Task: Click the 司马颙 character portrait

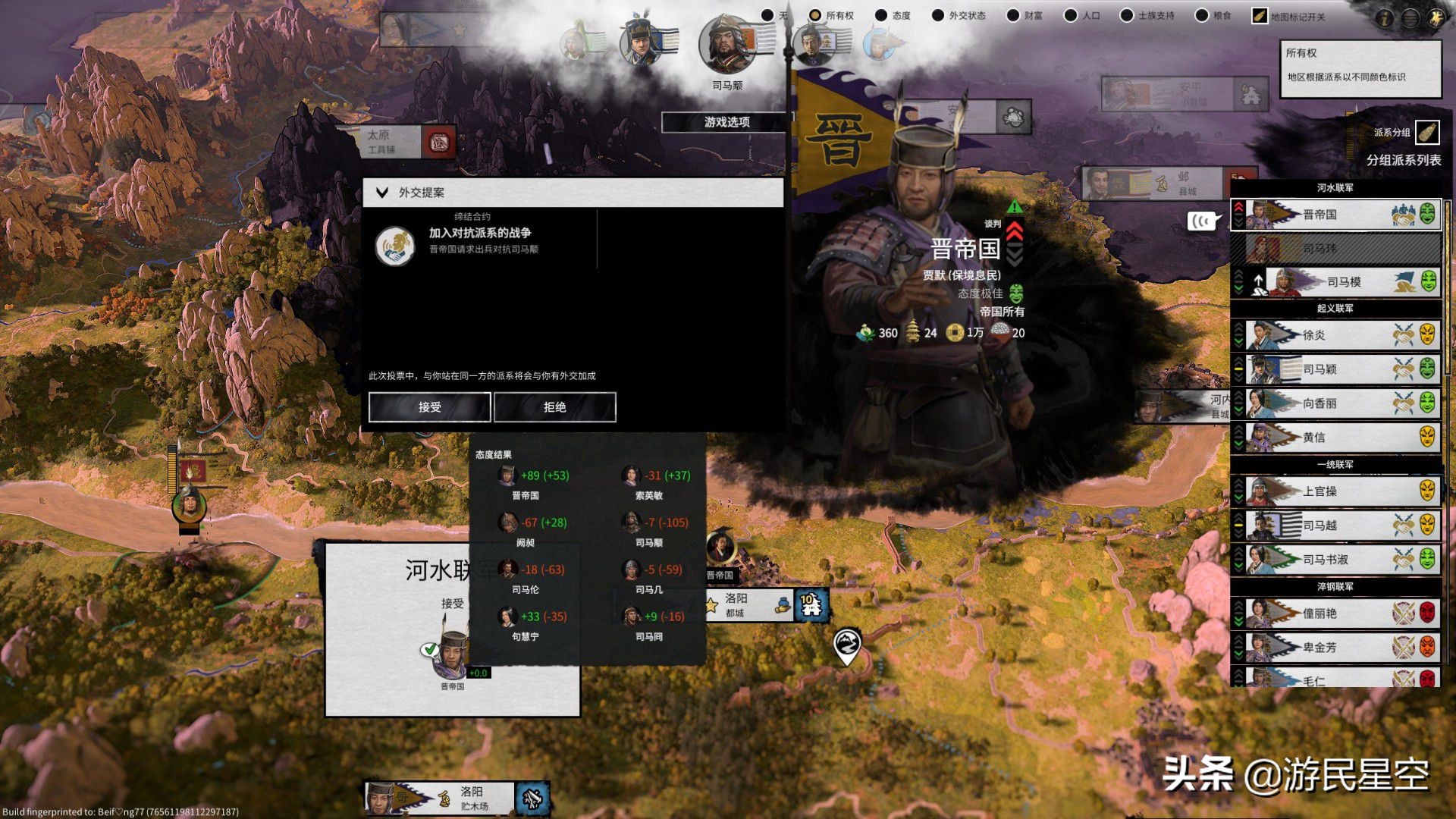Action: 726,45
